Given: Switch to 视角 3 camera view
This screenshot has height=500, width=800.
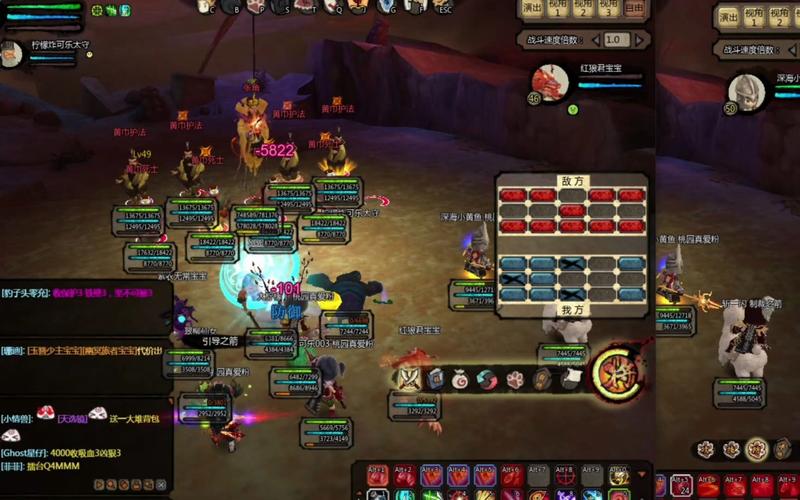Looking at the screenshot, I should click(608, 9).
